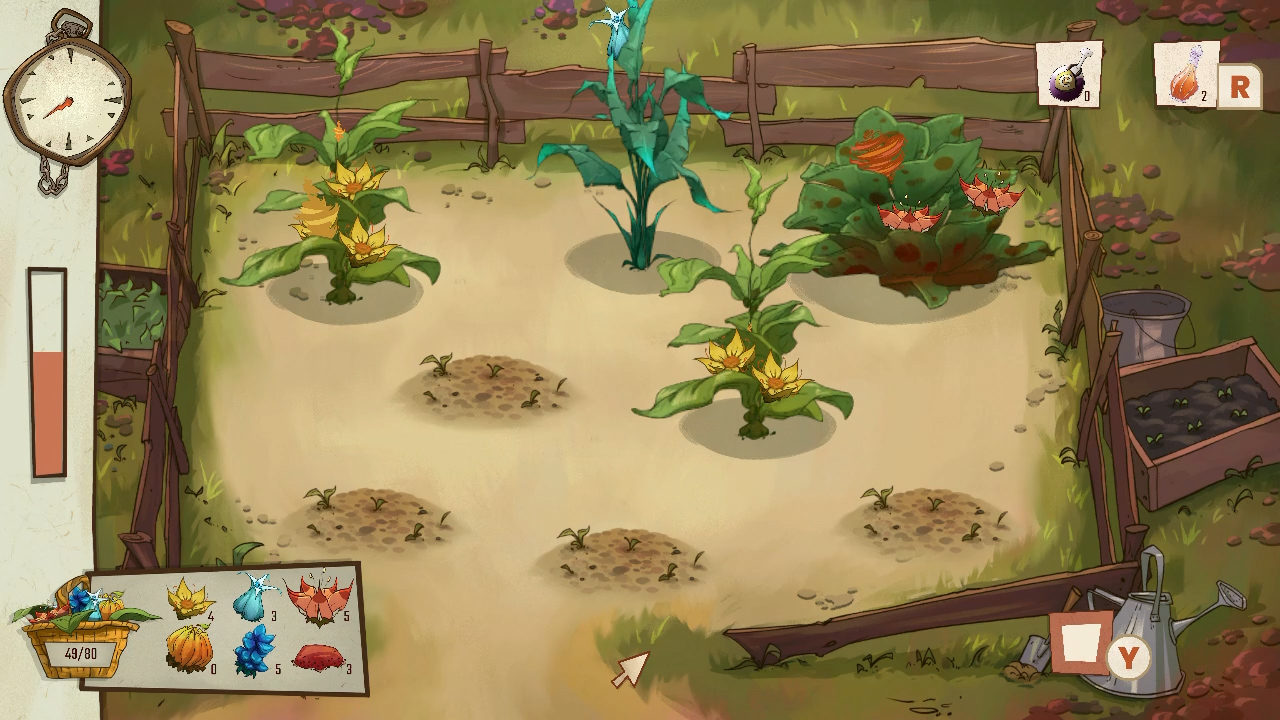Select the red winged blossom seed showing 5
Screen dimensions: 1280x720
(320, 600)
